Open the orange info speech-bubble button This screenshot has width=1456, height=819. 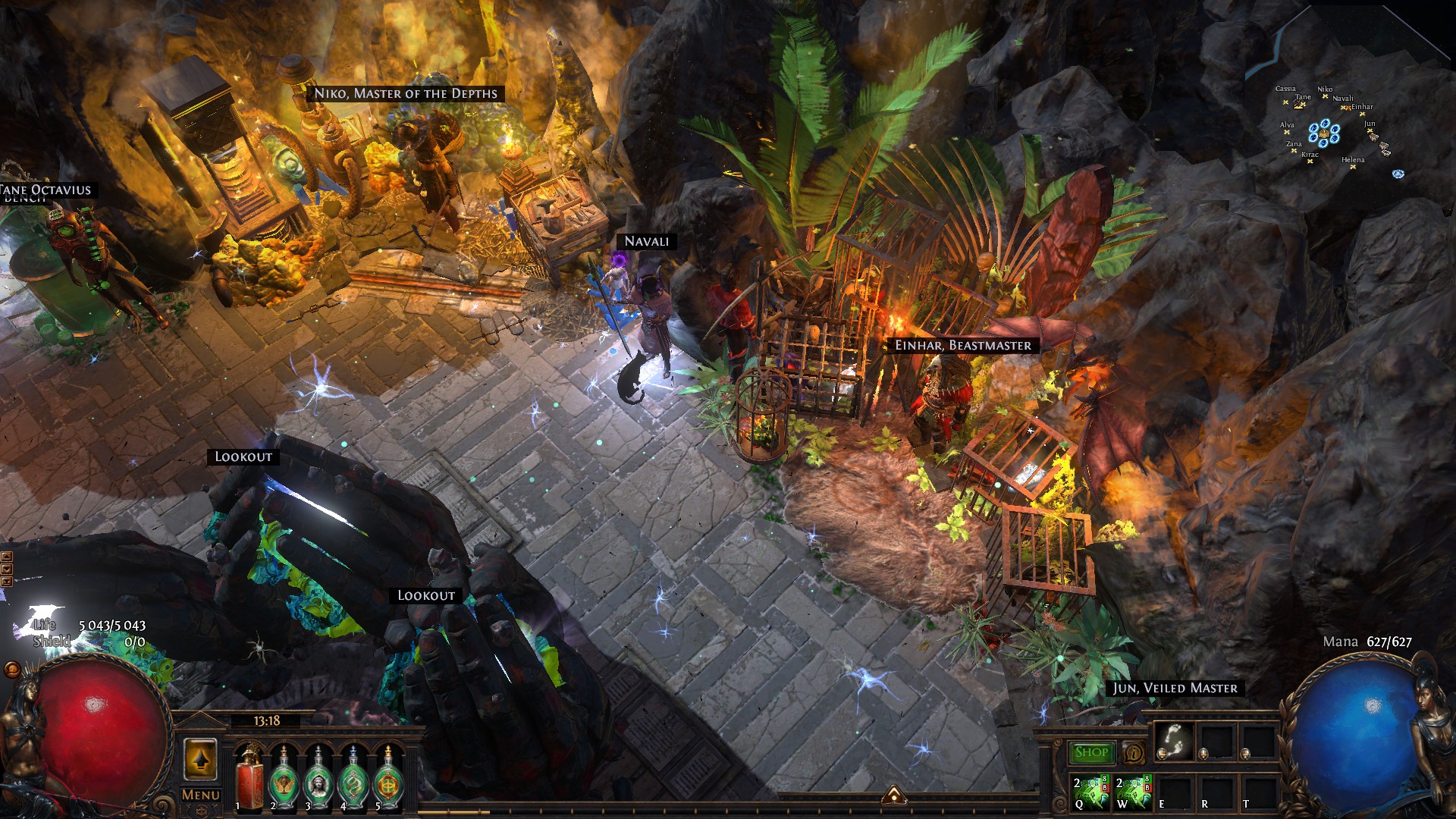[1134, 753]
